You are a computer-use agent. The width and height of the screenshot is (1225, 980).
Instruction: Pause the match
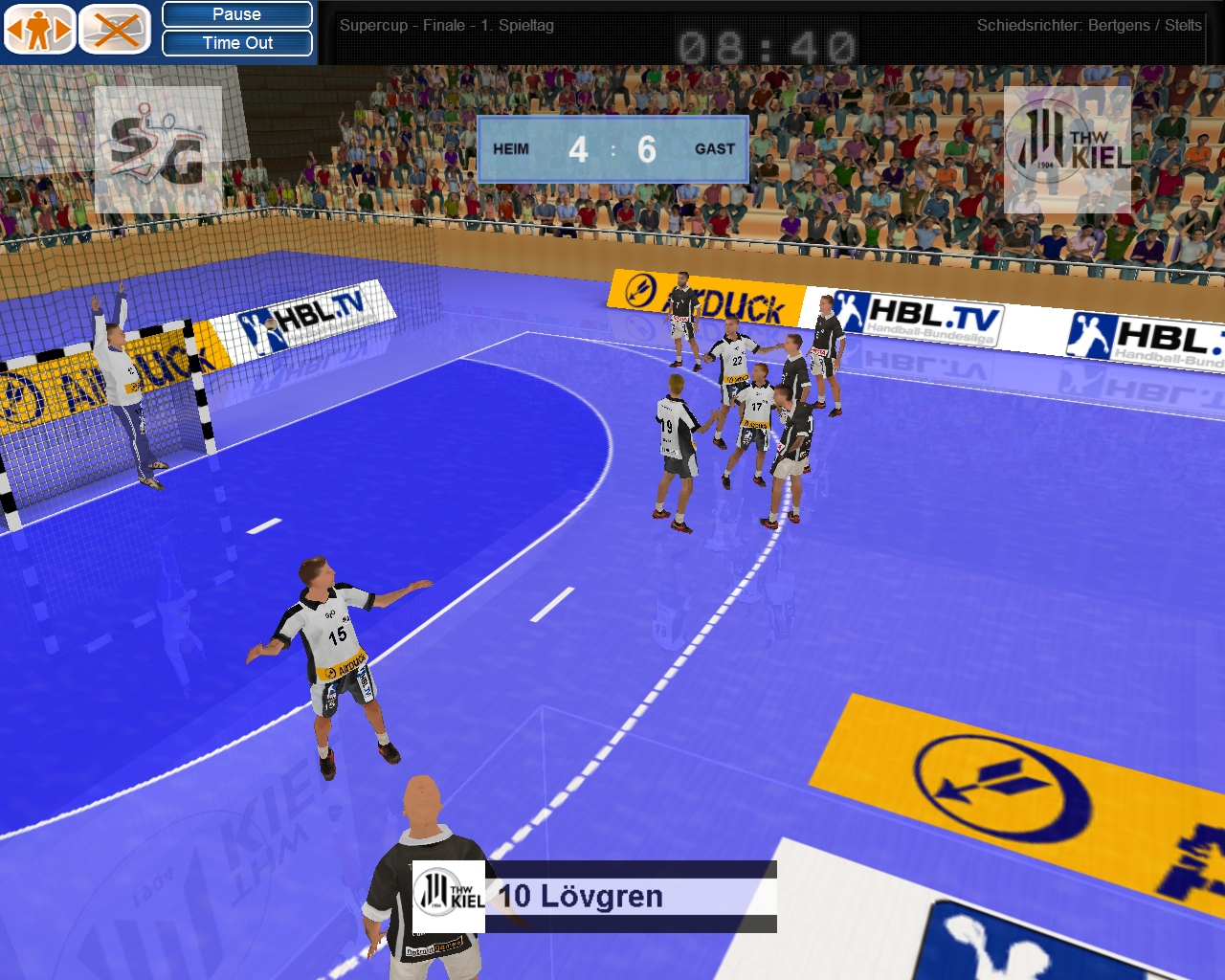pyautogui.click(x=237, y=14)
